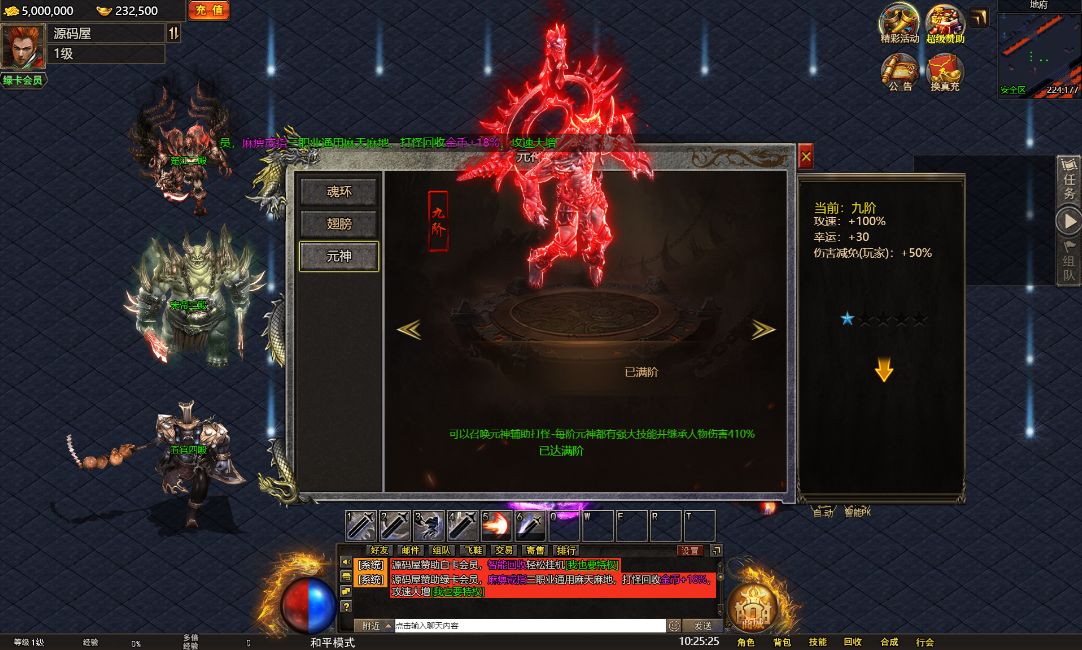Viewport: 1082px width, 650px height.
Task: Show the previous 元神 with the left arrow
Action: pyautogui.click(x=408, y=329)
